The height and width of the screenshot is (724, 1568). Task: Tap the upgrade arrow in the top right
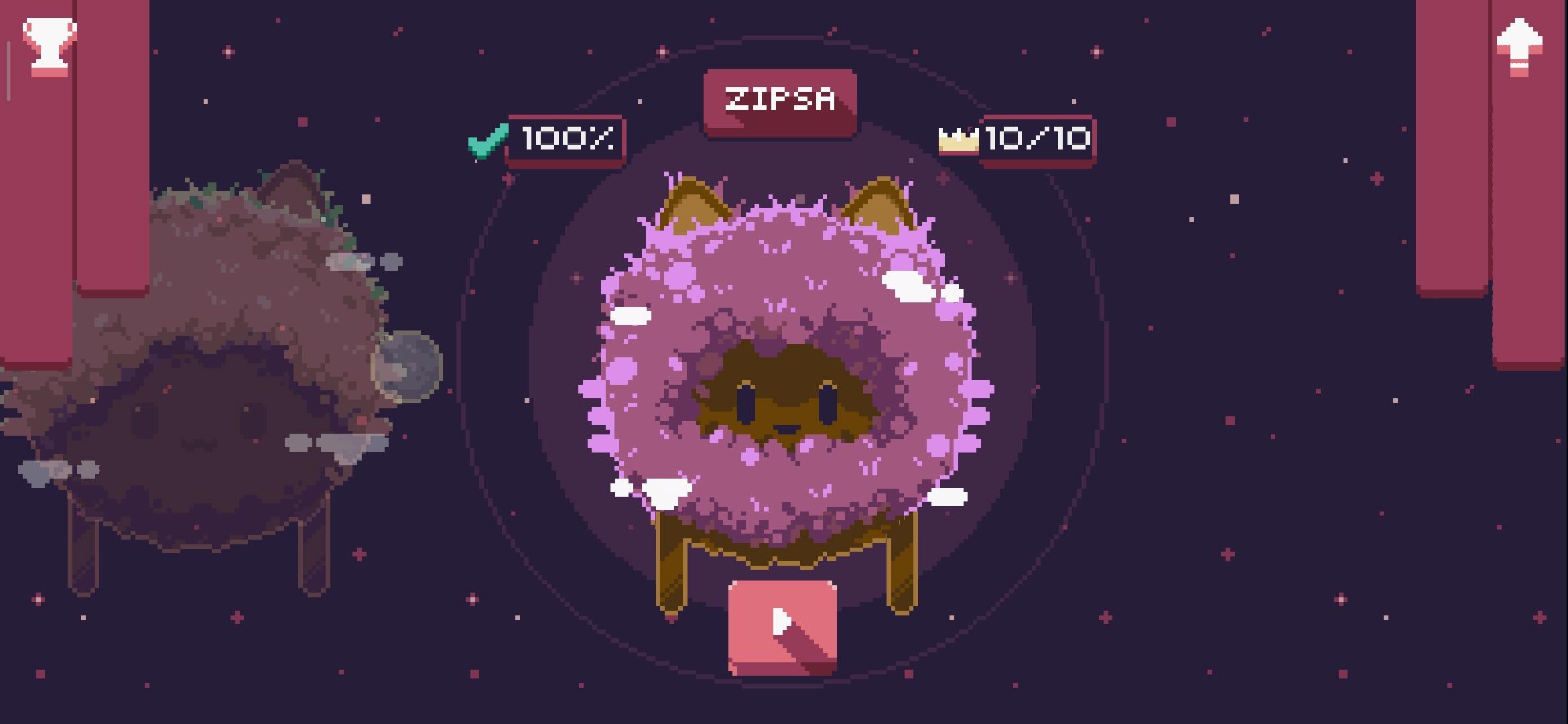point(1518,46)
